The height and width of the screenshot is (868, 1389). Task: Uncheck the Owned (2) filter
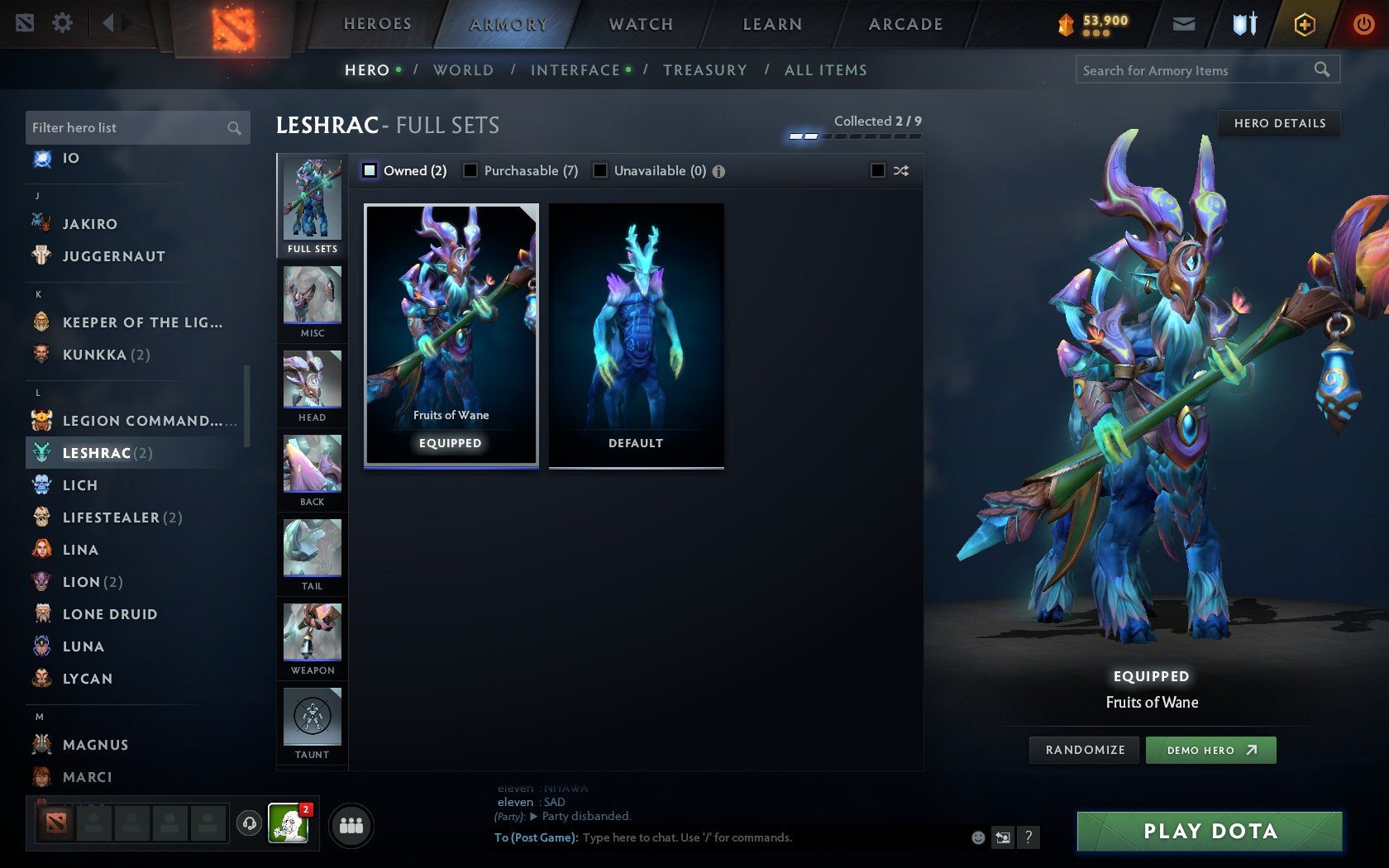[369, 170]
